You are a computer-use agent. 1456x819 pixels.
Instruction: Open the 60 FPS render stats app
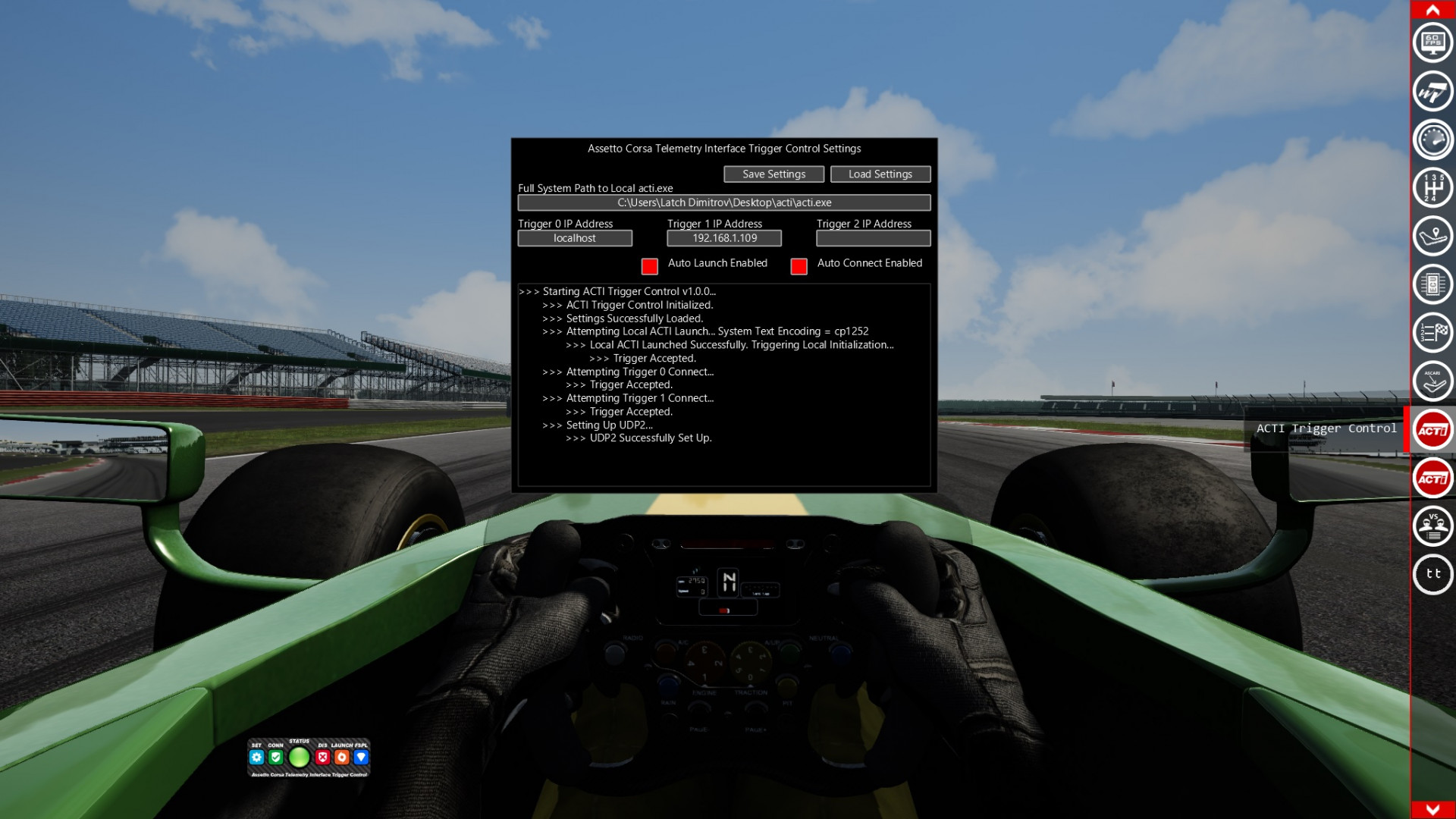pos(1433,42)
